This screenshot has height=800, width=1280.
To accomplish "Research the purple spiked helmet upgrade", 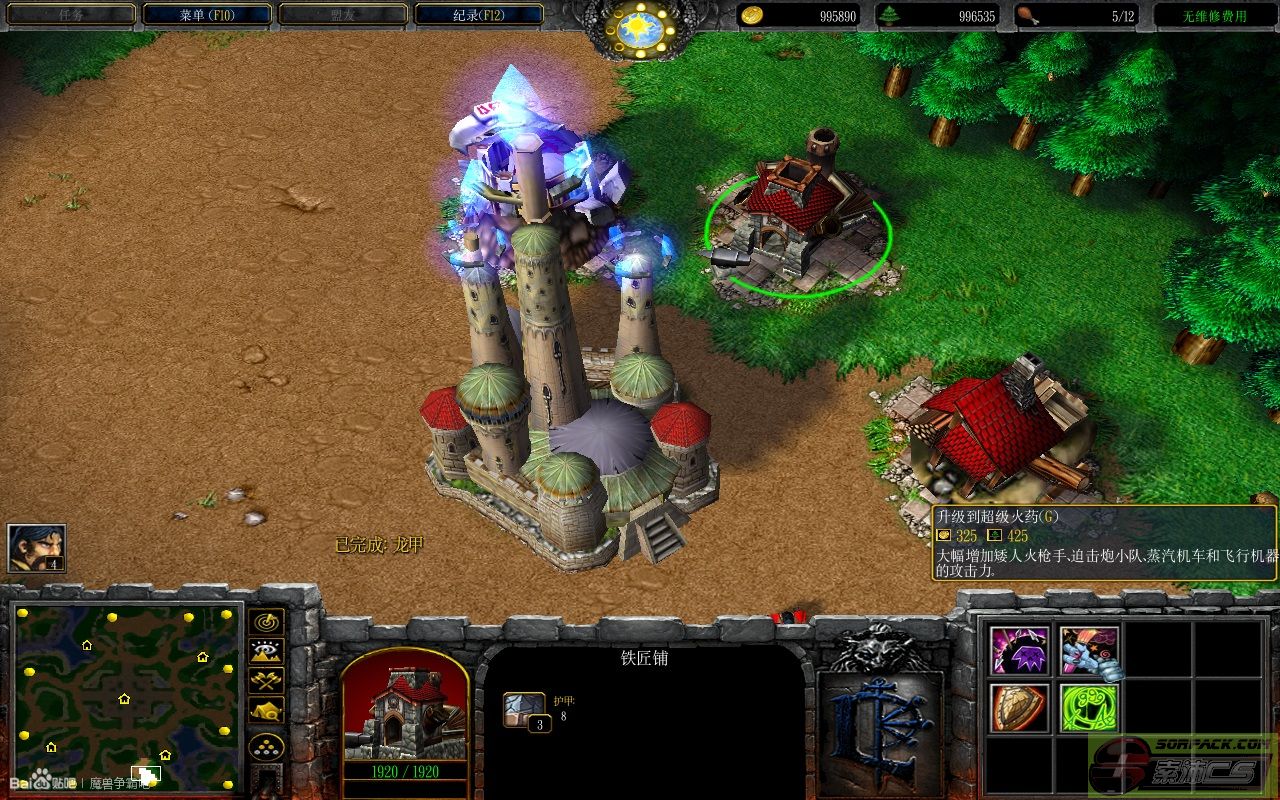I will [1019, 651].
